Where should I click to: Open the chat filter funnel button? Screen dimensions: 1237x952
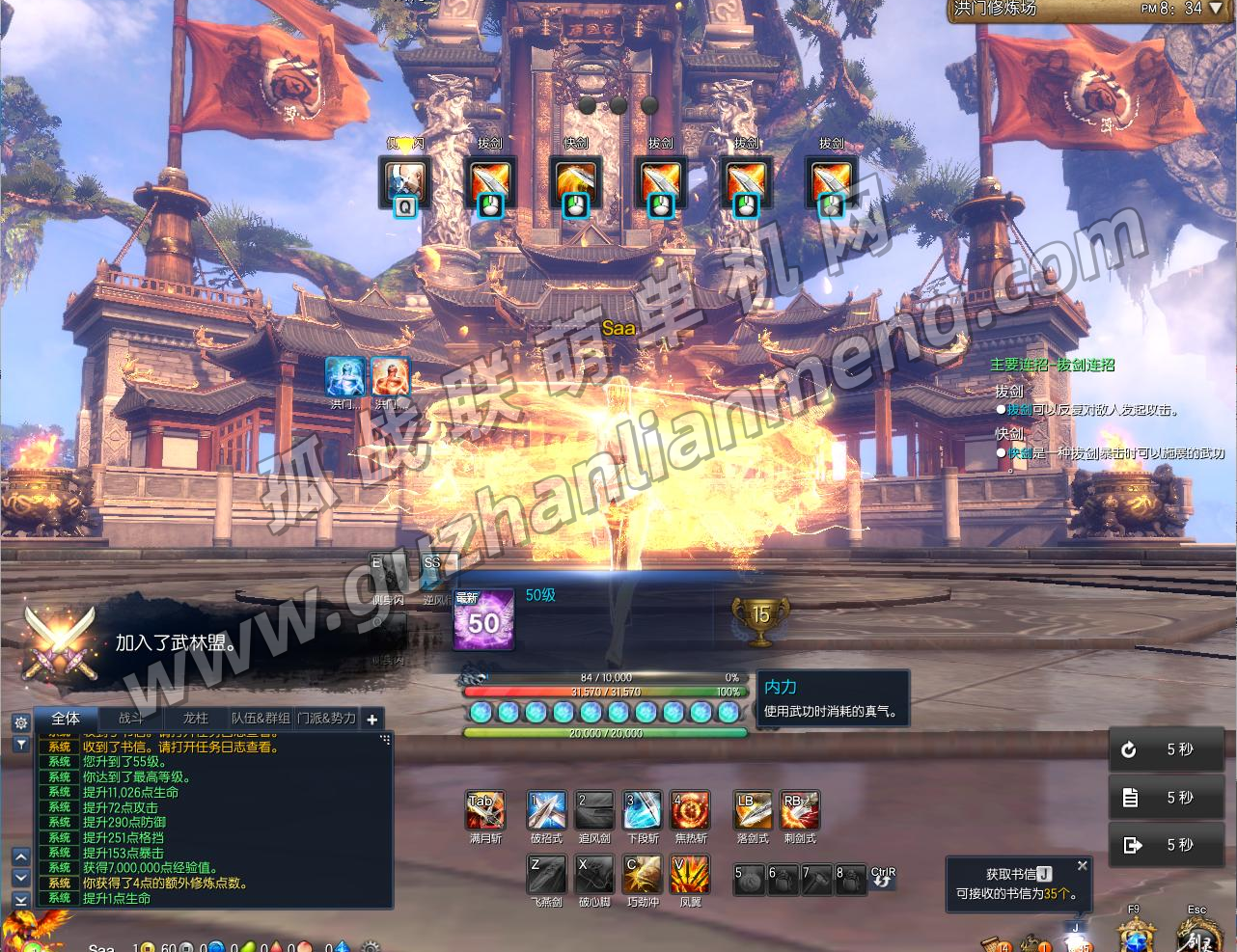20,745
